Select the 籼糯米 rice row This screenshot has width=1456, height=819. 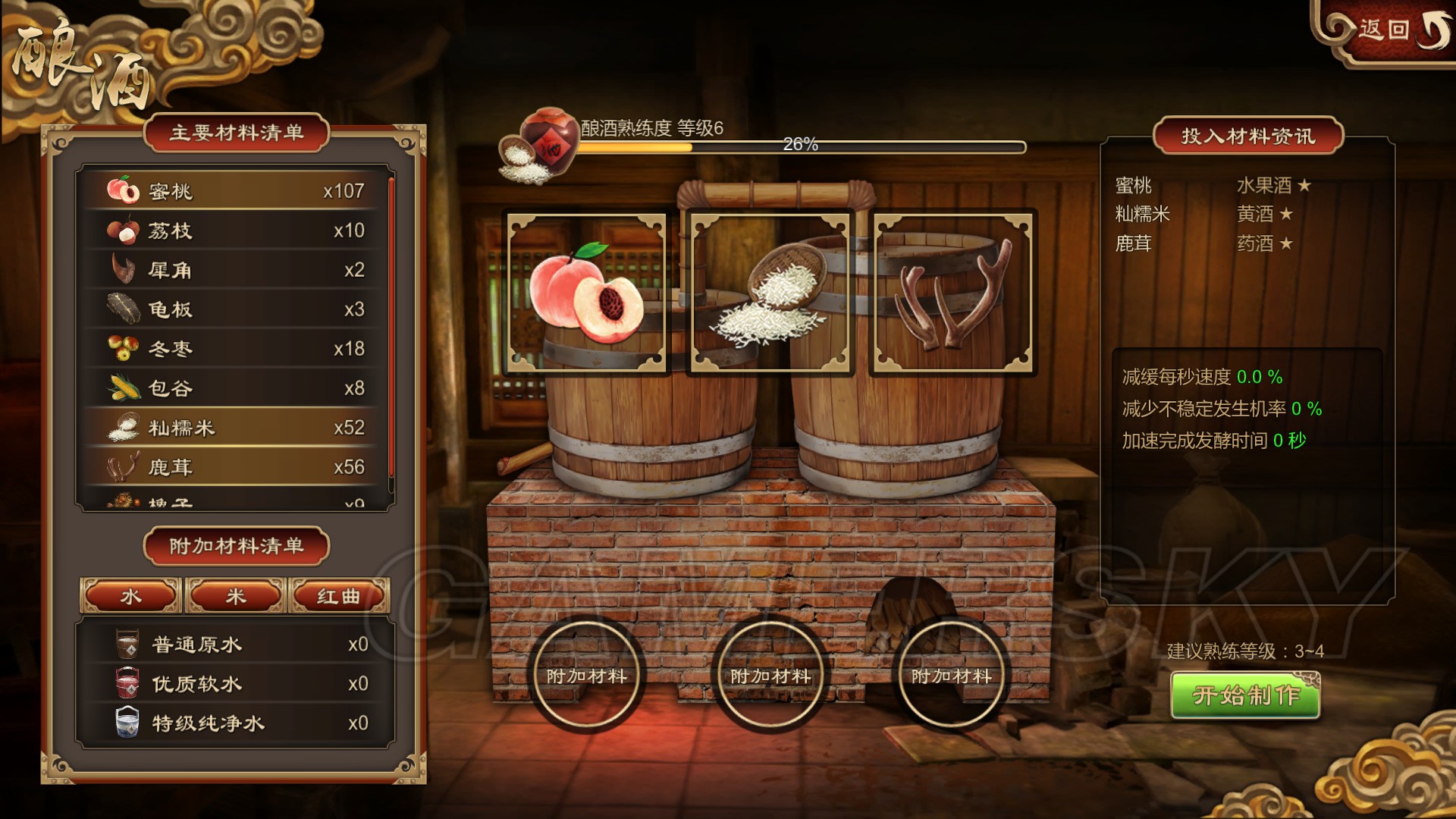[237, 428]
